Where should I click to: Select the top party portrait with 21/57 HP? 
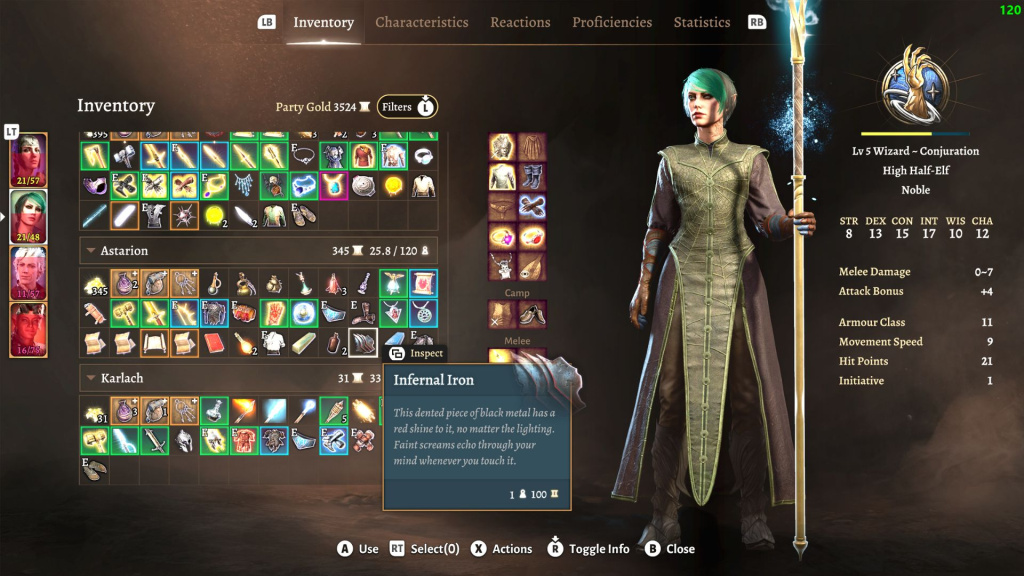point(28,160)
